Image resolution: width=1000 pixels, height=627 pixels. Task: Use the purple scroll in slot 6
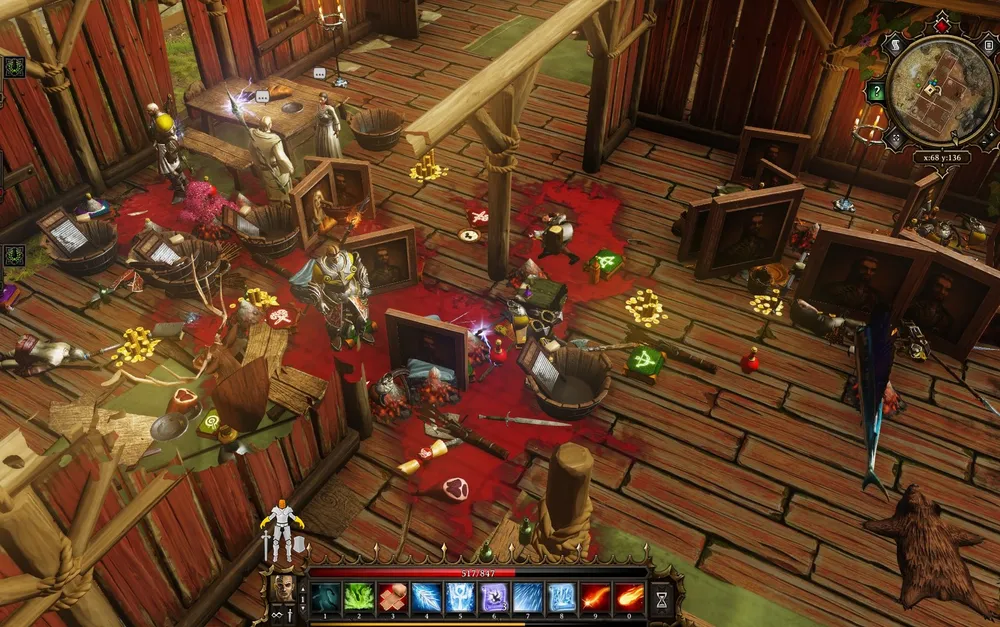[x=494, y=597]
